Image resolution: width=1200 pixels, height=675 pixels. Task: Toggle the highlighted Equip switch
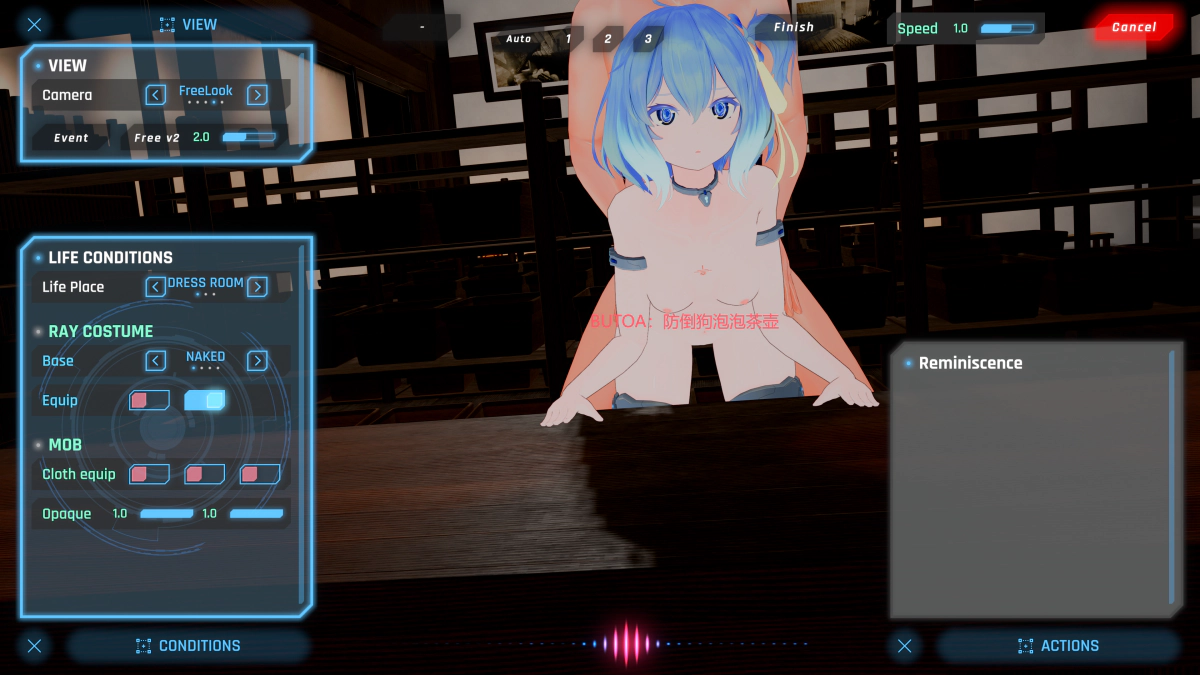[205, 400]
